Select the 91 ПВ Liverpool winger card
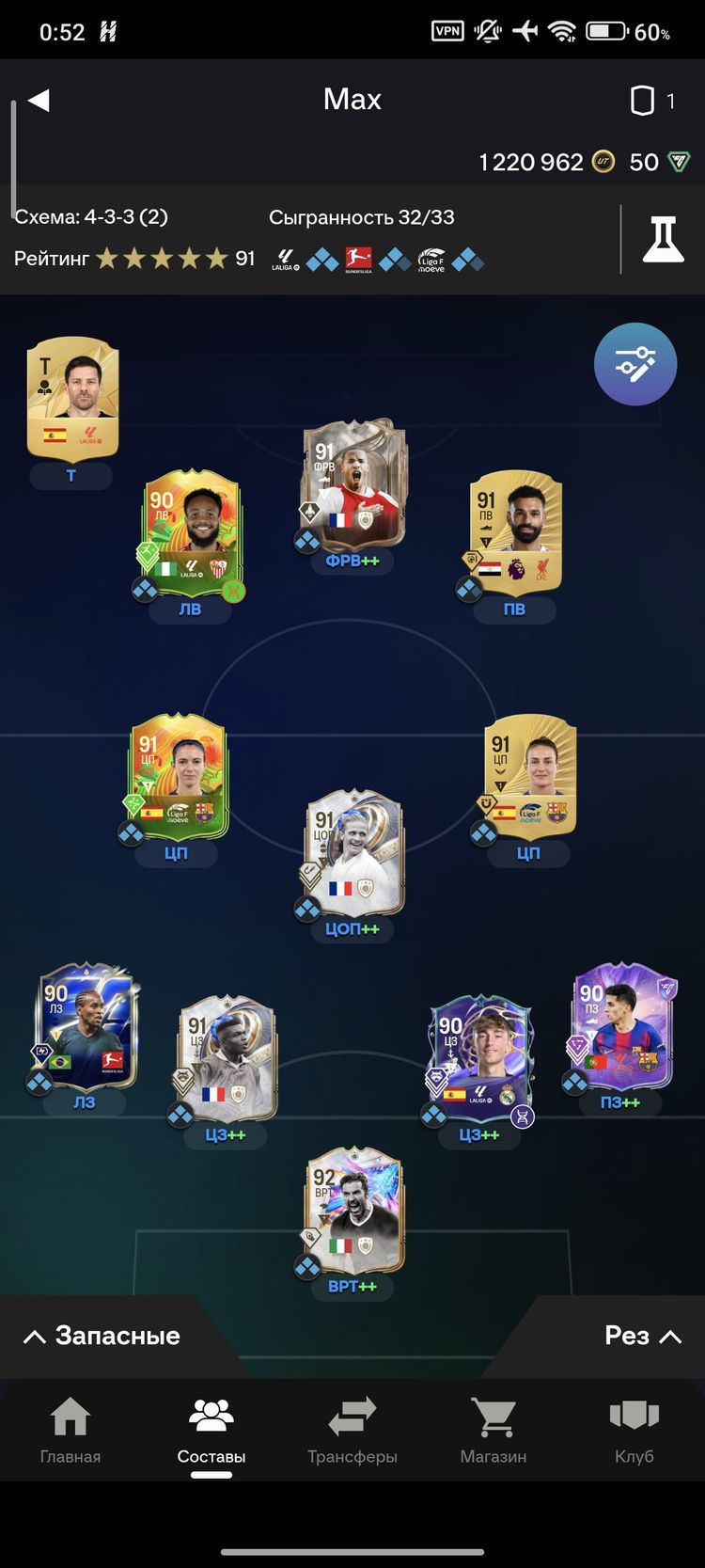Image resolution: width=705 pixels, height=1568 pixels. (x=515, y=533)
